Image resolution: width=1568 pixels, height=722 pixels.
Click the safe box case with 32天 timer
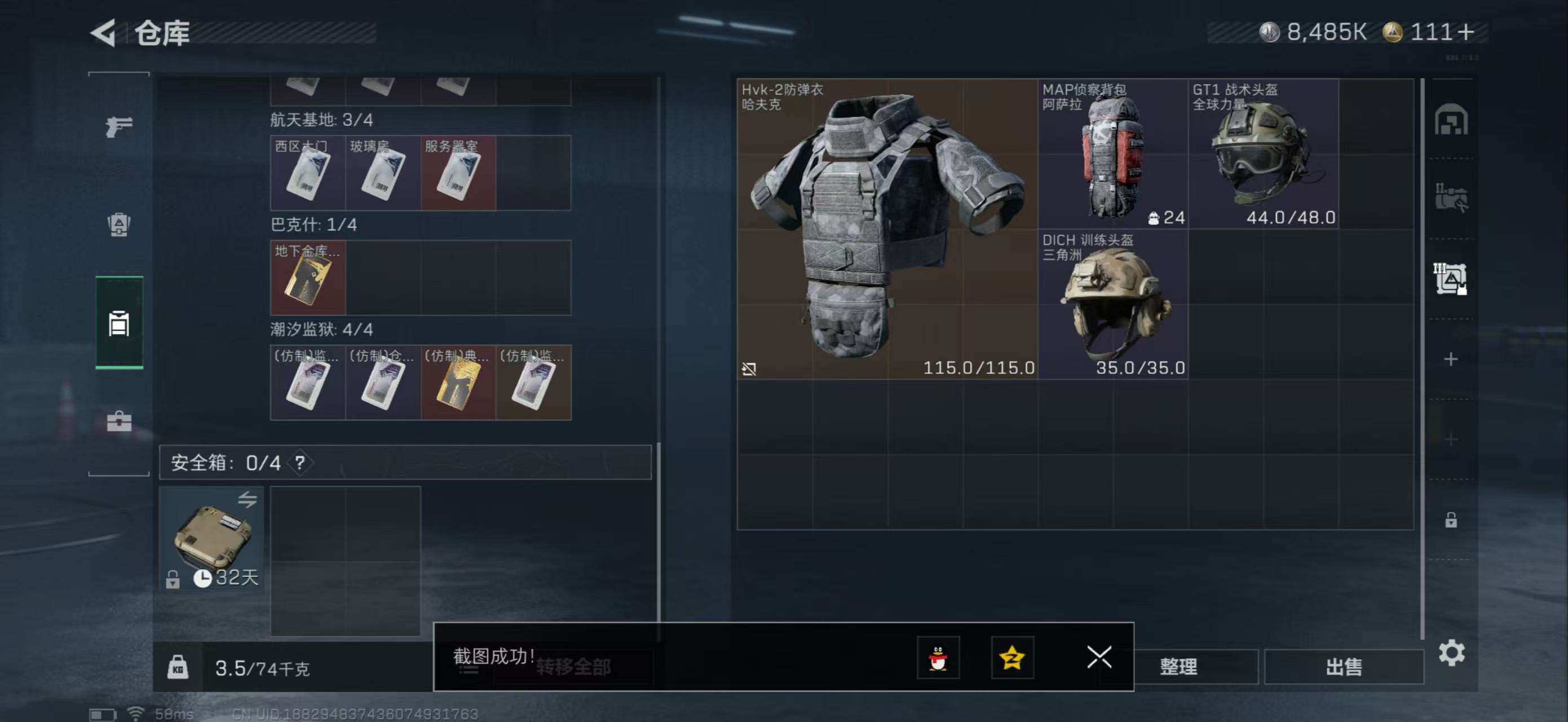(x=211, y=538)
